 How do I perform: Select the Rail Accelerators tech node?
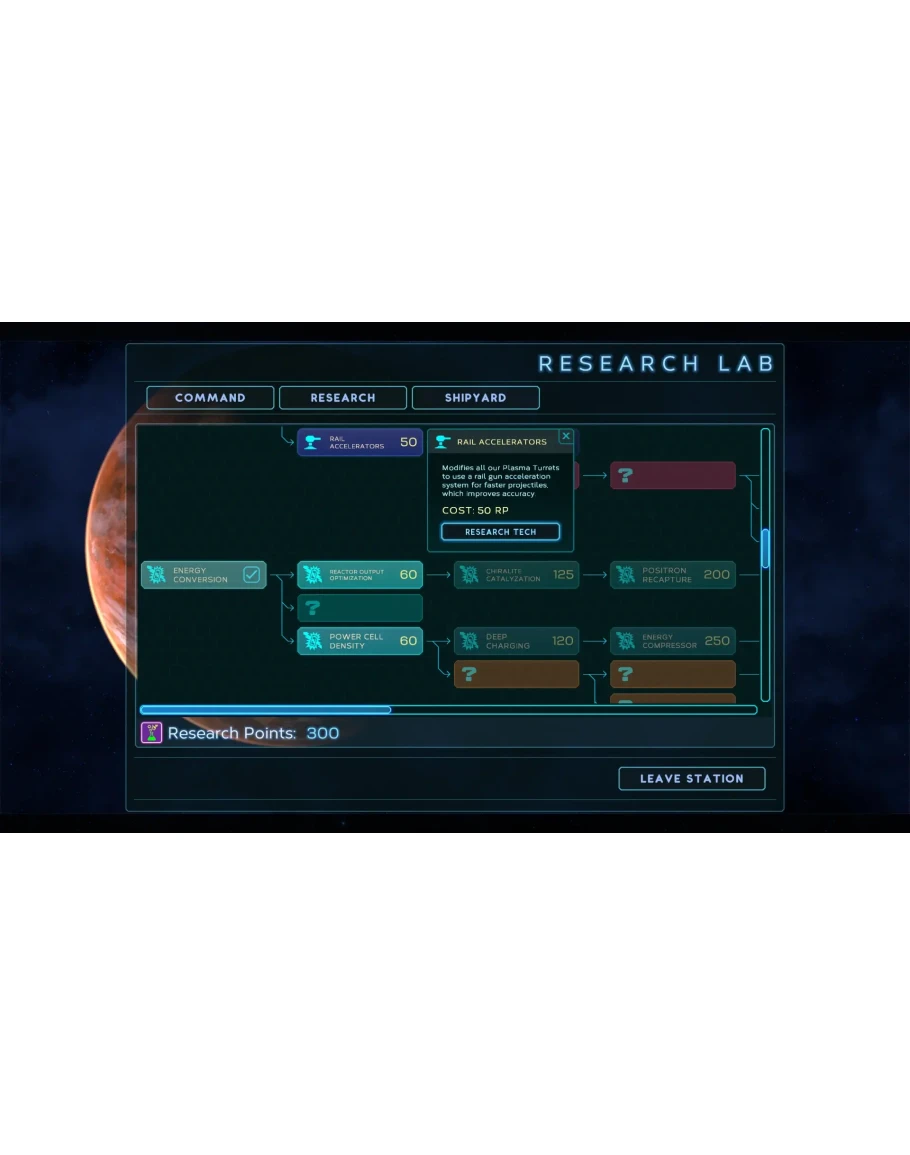[x=360, y=442]
